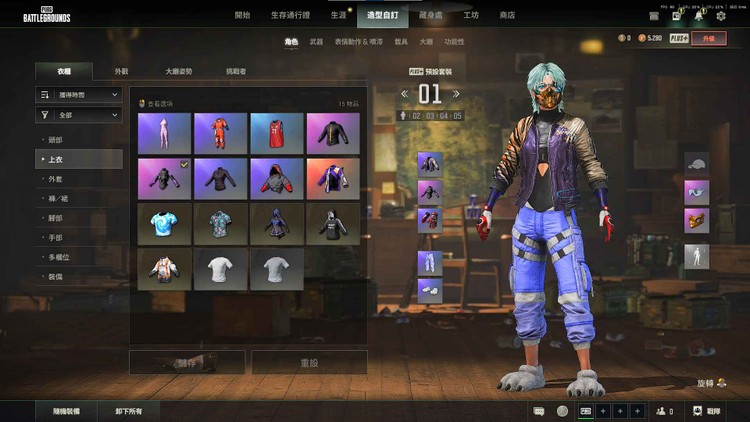The height and width of the screenshot is (422, 750).
Task: Select the 外觀 (Appearance) tab
Action: pyautogui.click(x=121, y=72)
